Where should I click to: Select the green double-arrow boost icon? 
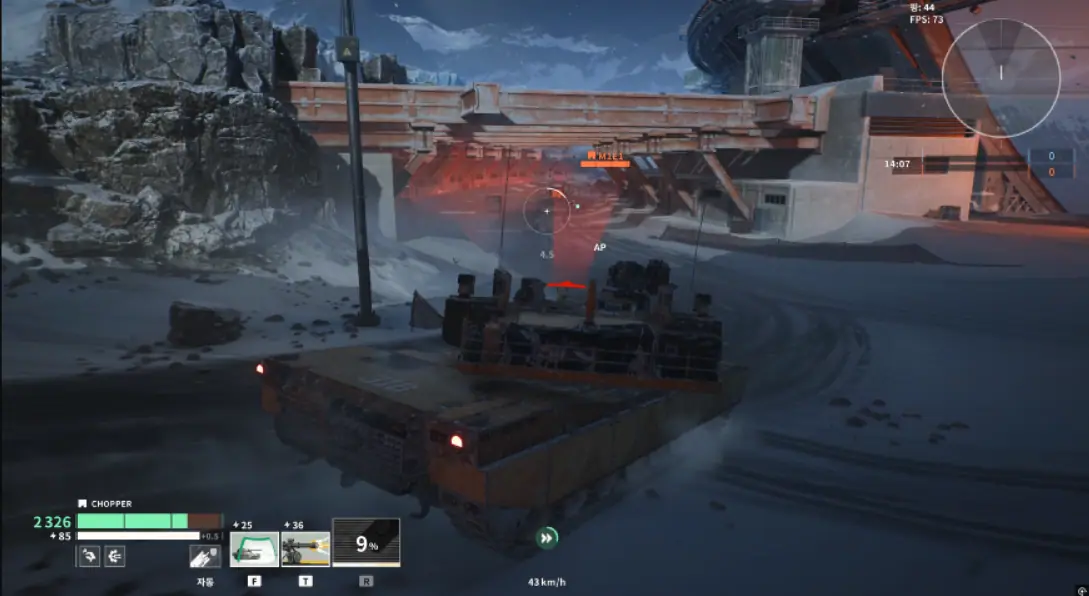[546, 539]
